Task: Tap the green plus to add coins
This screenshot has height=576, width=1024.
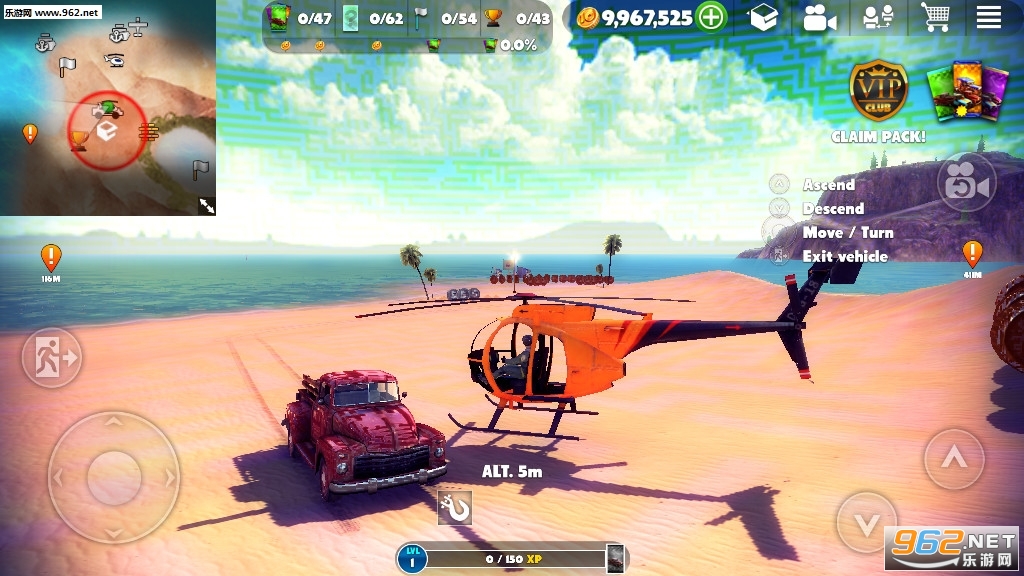Action: pyautogui.click(x=710, y=17)
